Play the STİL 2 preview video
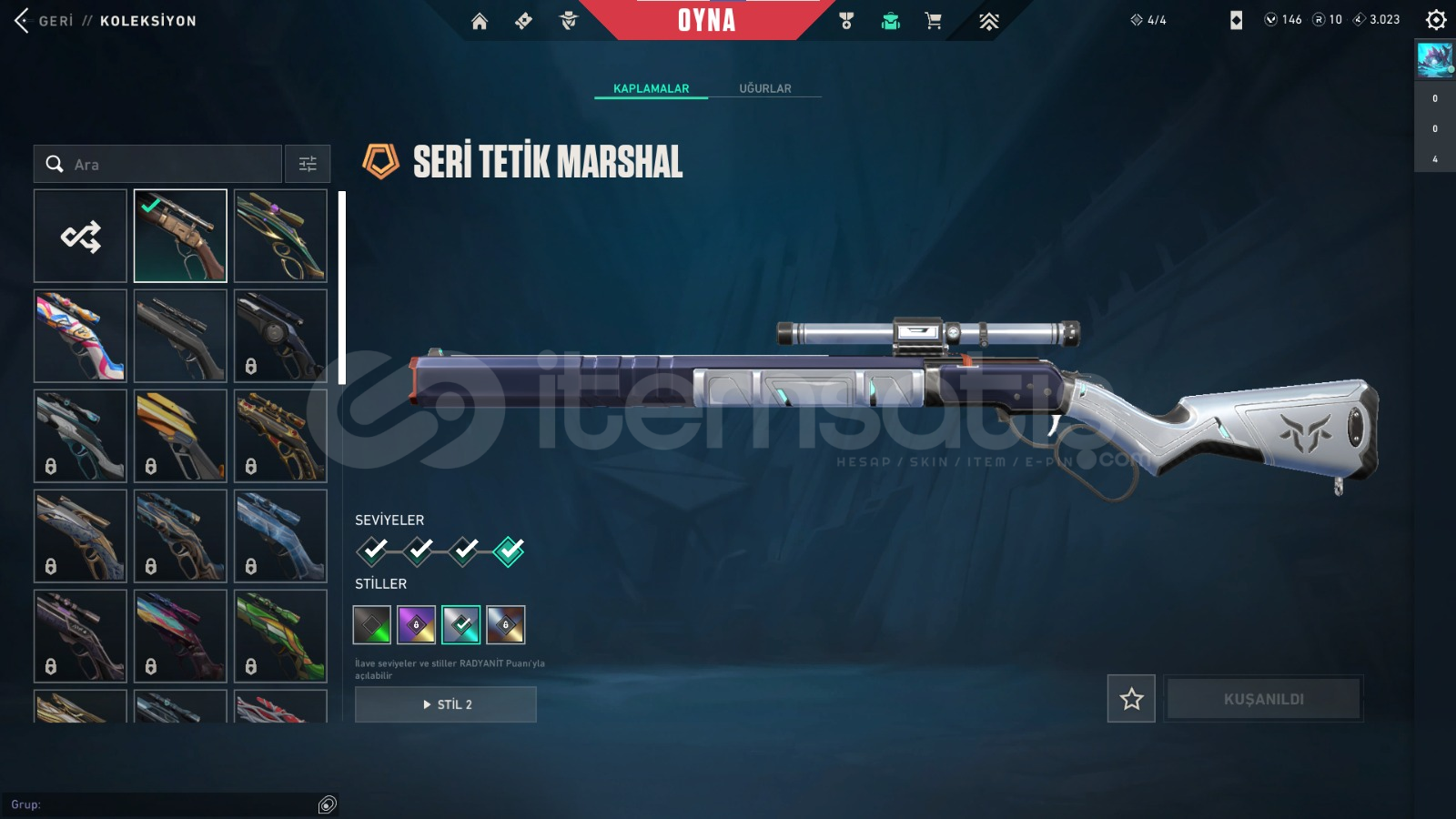 click(x=446, y=704)
